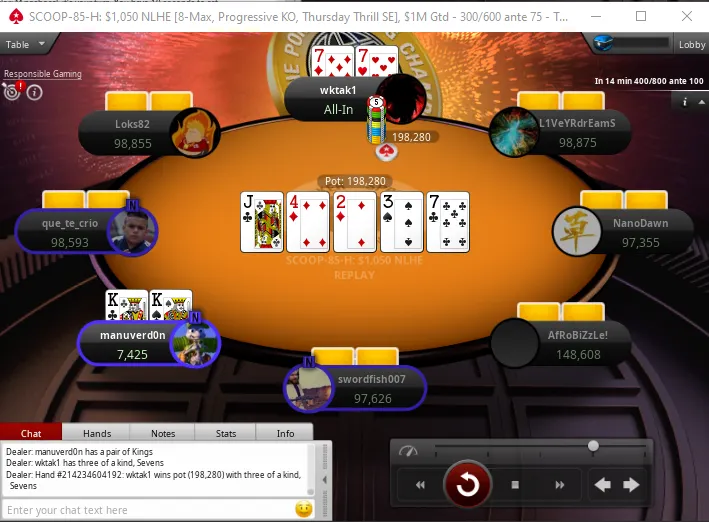This screenshot has height=522, width=709.
Task: Open the Hands tab
Action: coord(97,433)
